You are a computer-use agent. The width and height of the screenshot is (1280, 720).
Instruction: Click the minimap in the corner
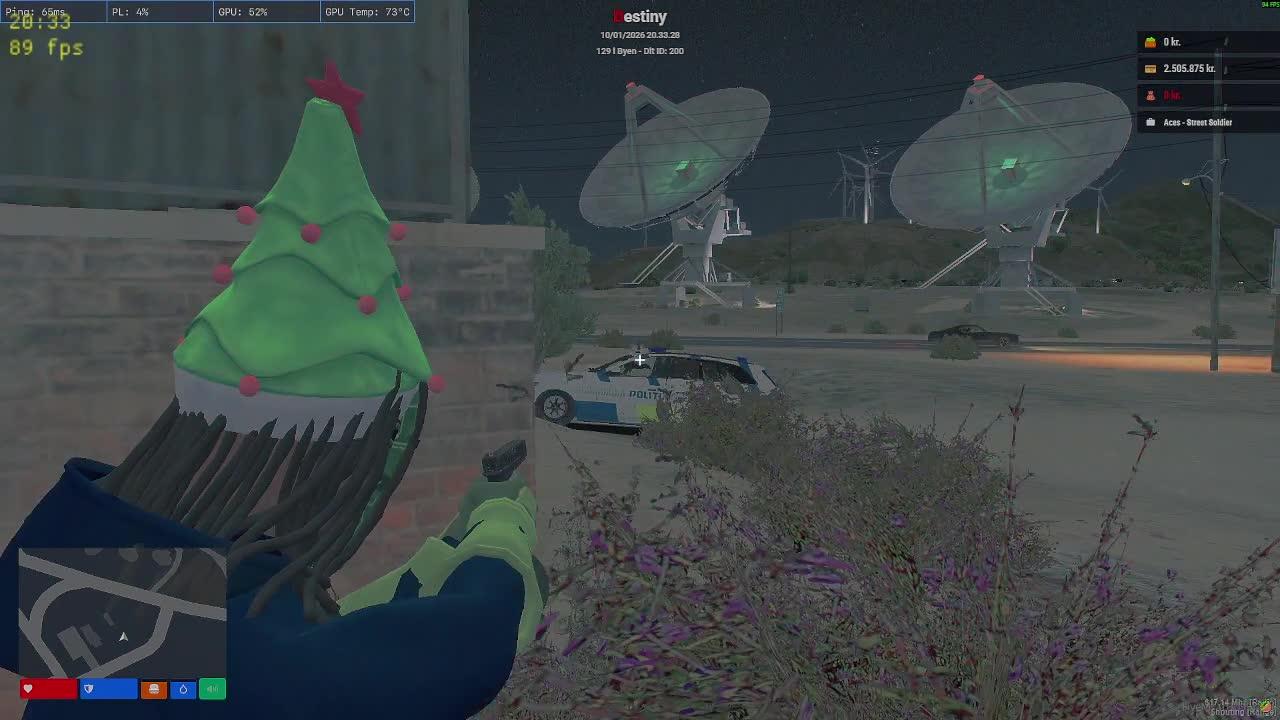pos(122,610)
